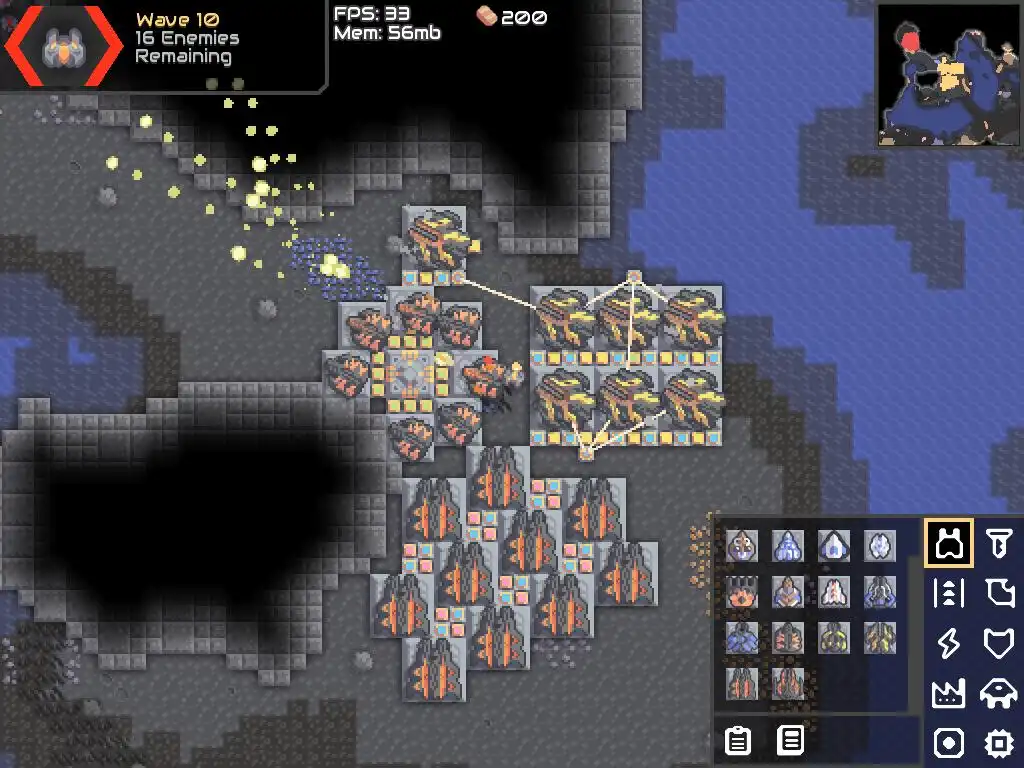Select the turret category tab

pos(948,543)
